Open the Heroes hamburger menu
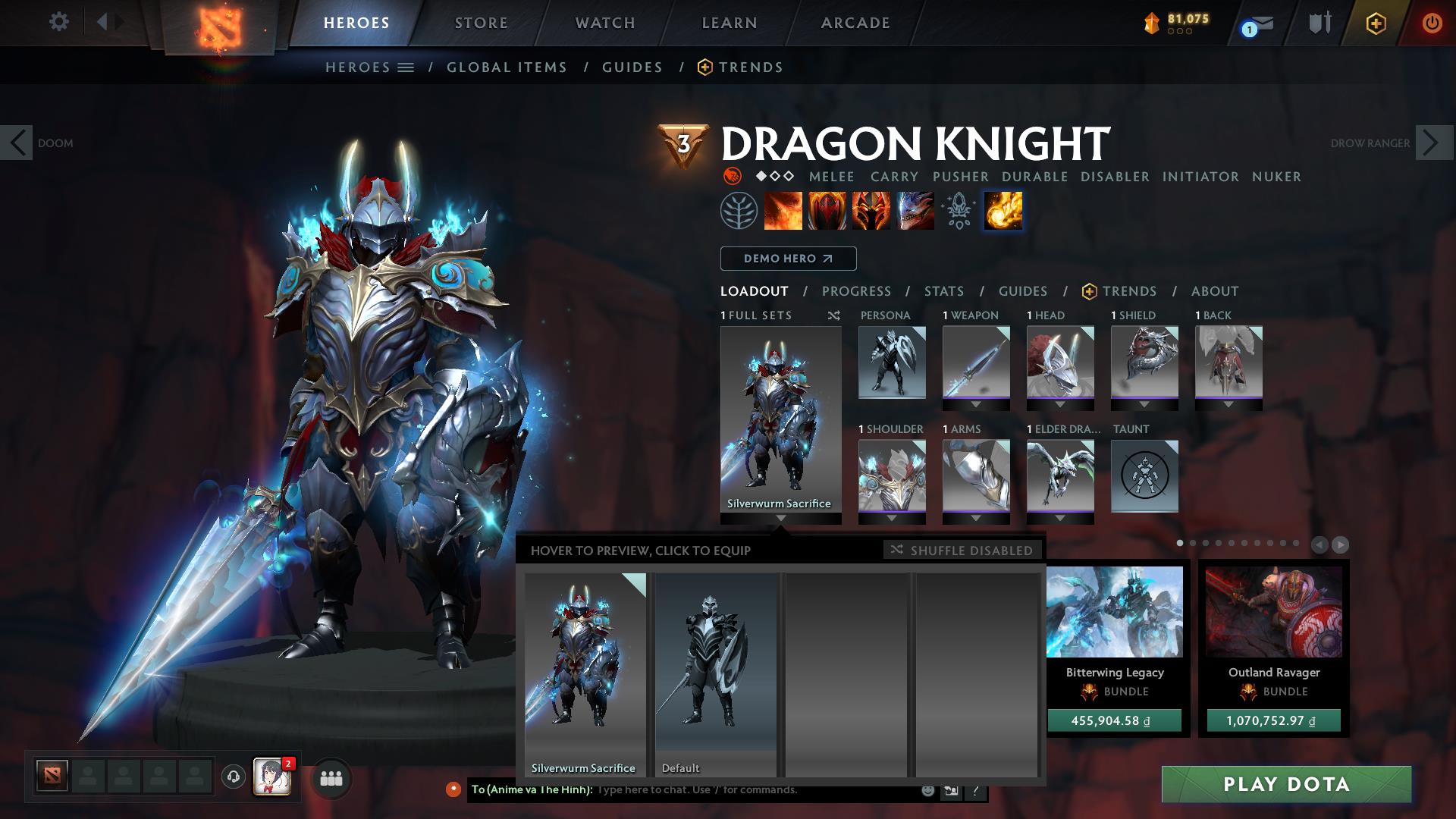The height and width of the screenshot is (819, 1456). coord(407,67)
